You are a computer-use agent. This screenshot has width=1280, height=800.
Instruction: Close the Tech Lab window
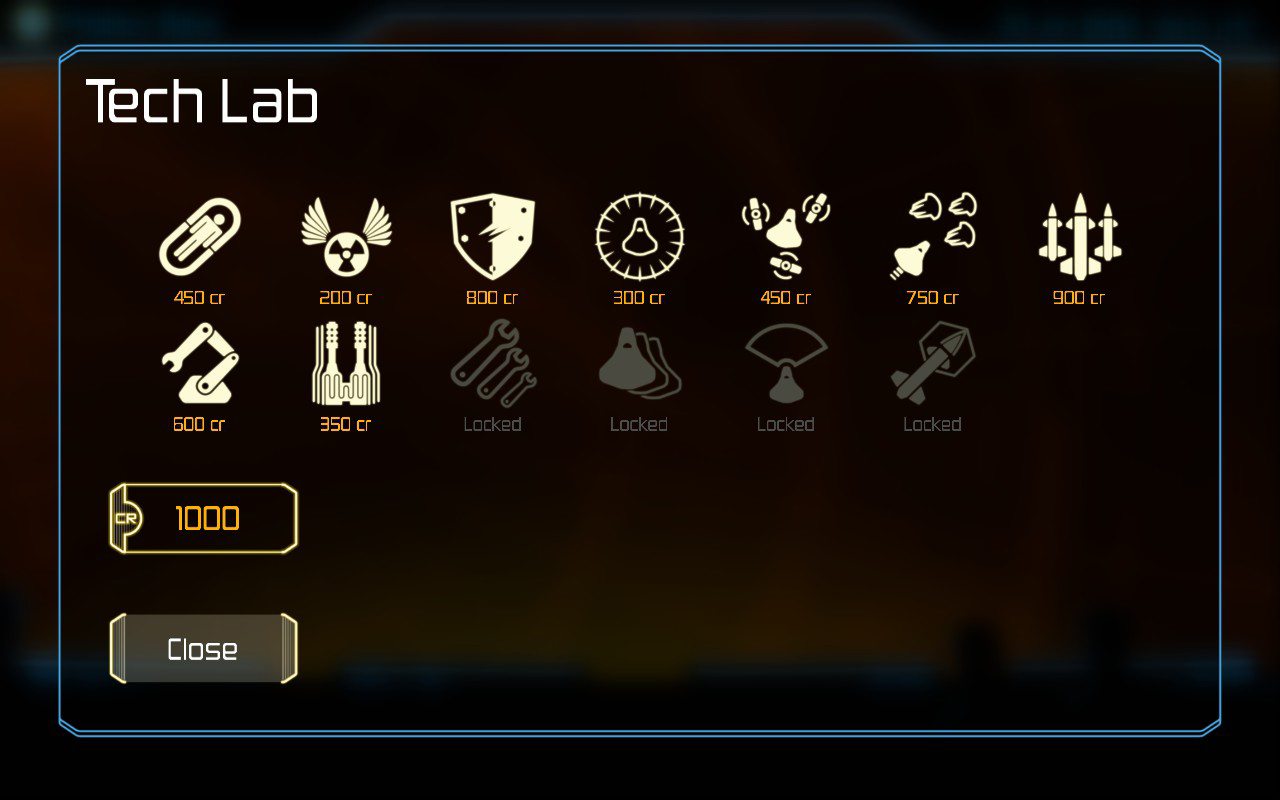pos(203,649)
